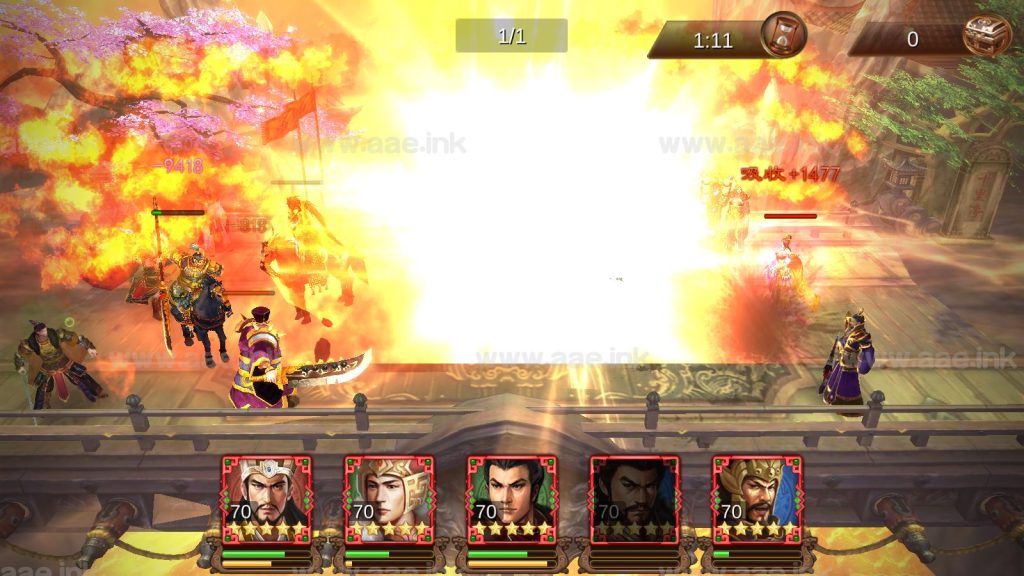Viewport: 1024px width, 576px height.
Task: Tap the darkened defeated hero portrait
Action: (x=635, y=499)
